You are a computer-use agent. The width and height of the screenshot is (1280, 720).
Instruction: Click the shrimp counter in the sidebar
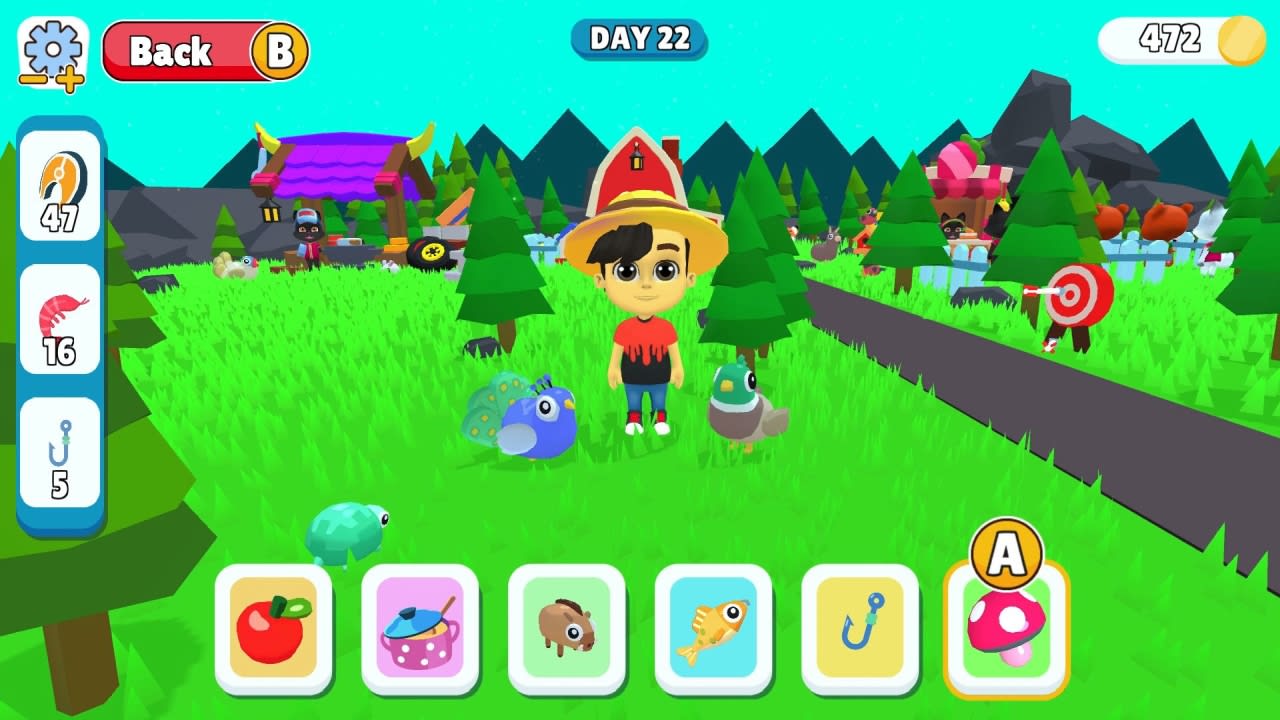(x=58, y=317)
